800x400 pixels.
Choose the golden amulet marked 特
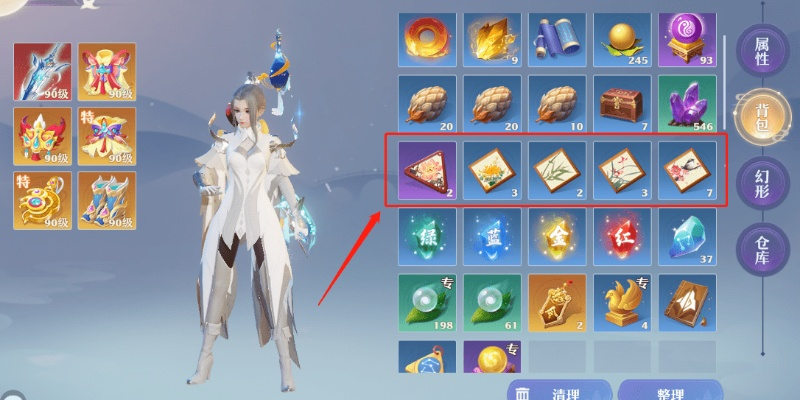coord(40,201)
